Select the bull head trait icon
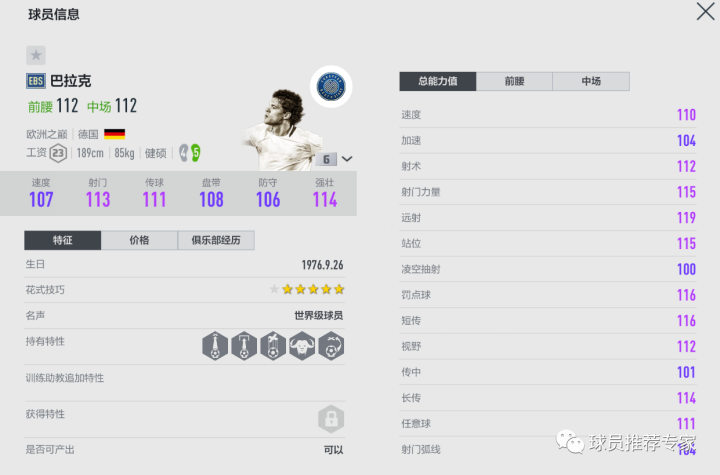Image resolution: width=720 pixels, height=475 pixels. (302, 346)
